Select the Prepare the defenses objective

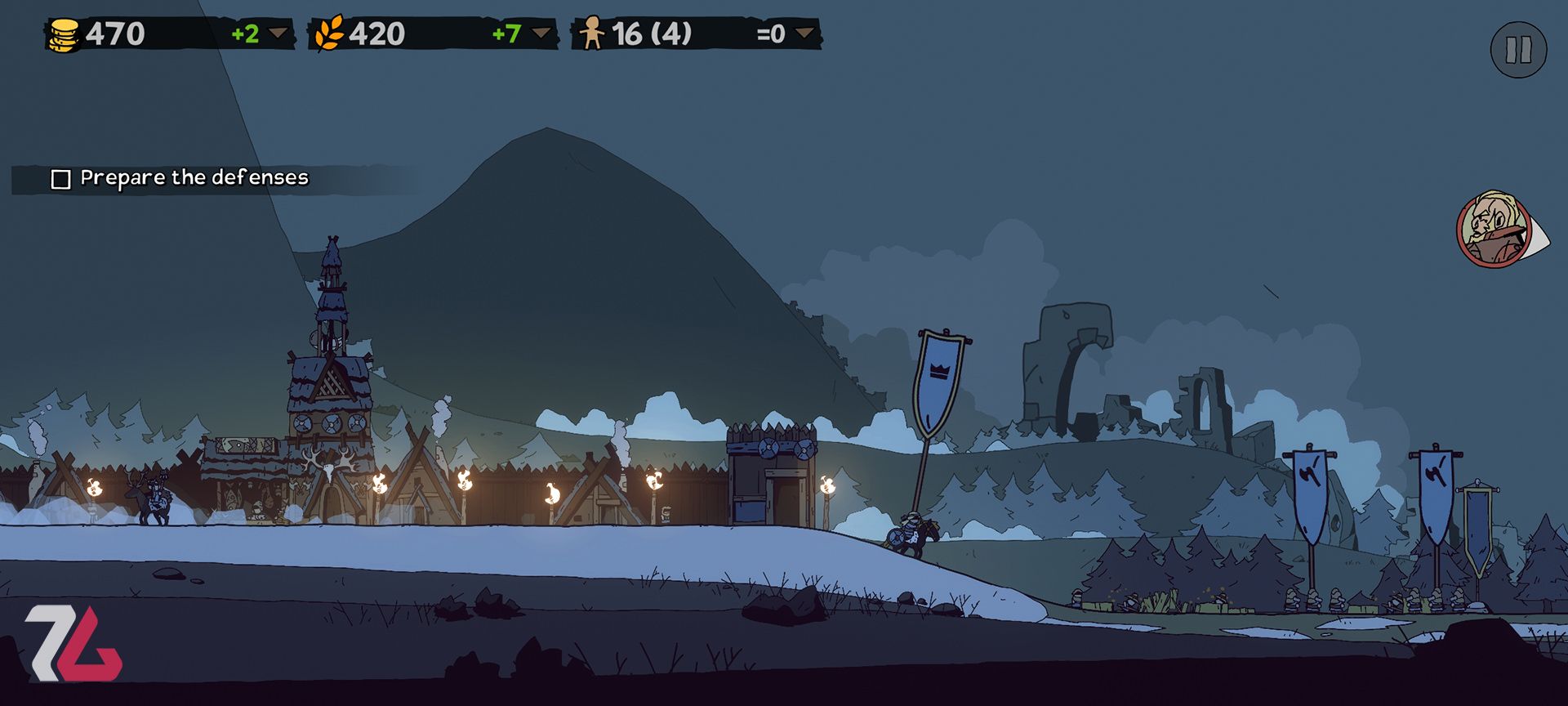click(180, 178)
